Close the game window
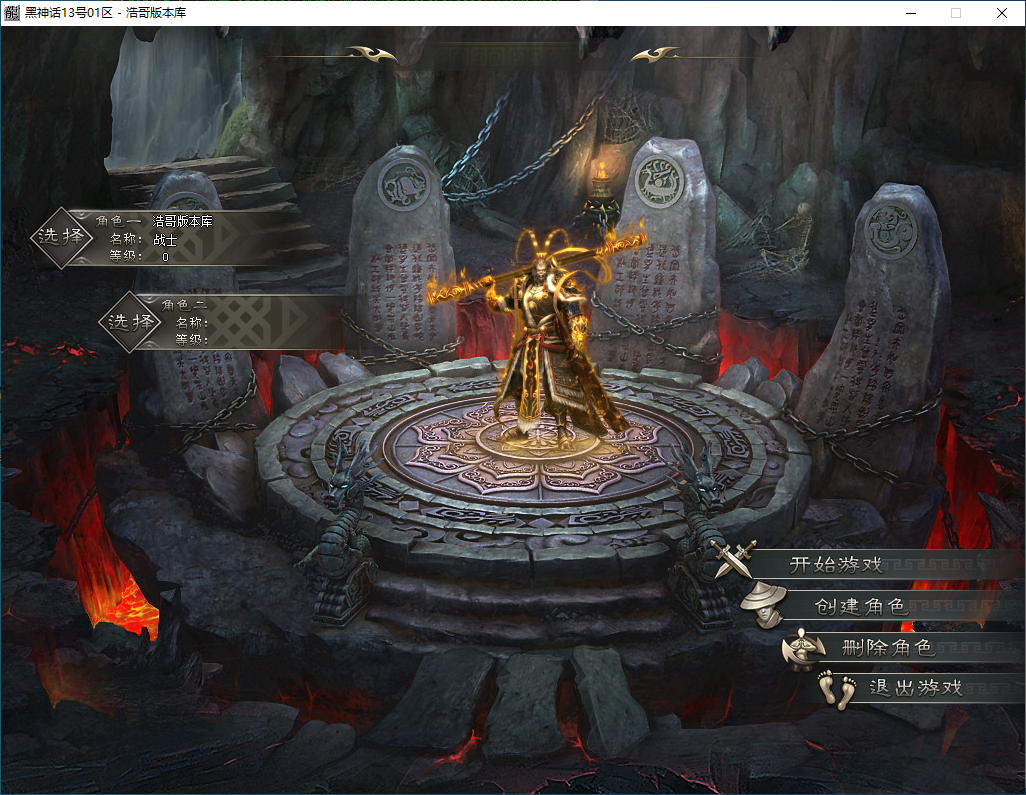 tap(1002, 13)
